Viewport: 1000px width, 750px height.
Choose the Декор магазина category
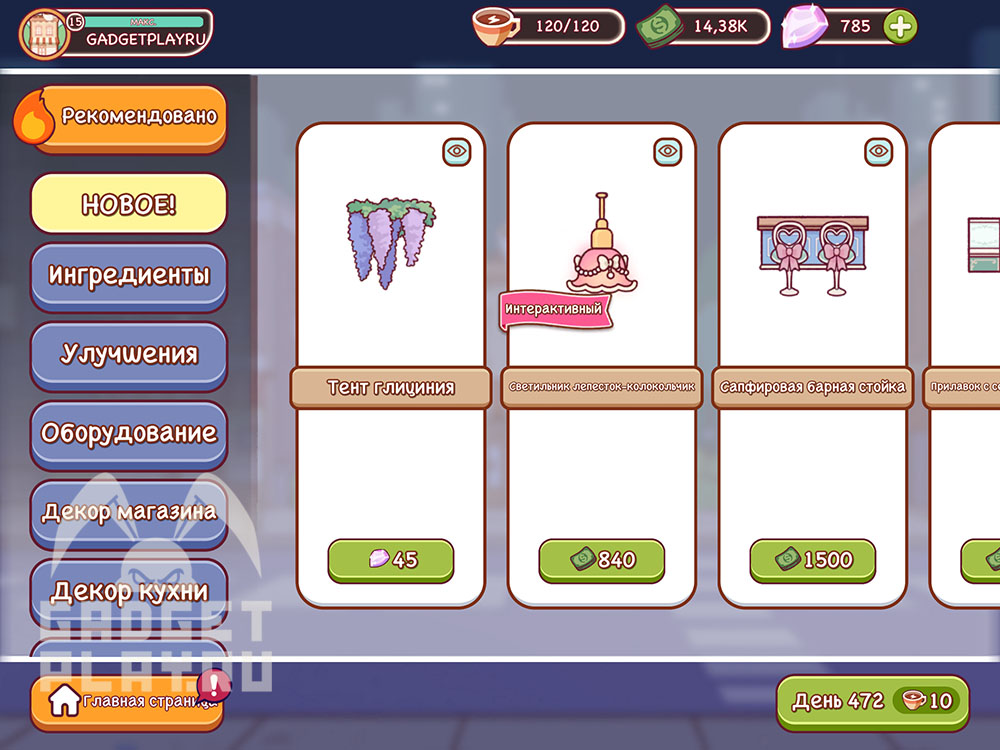[x=129, y=512]
